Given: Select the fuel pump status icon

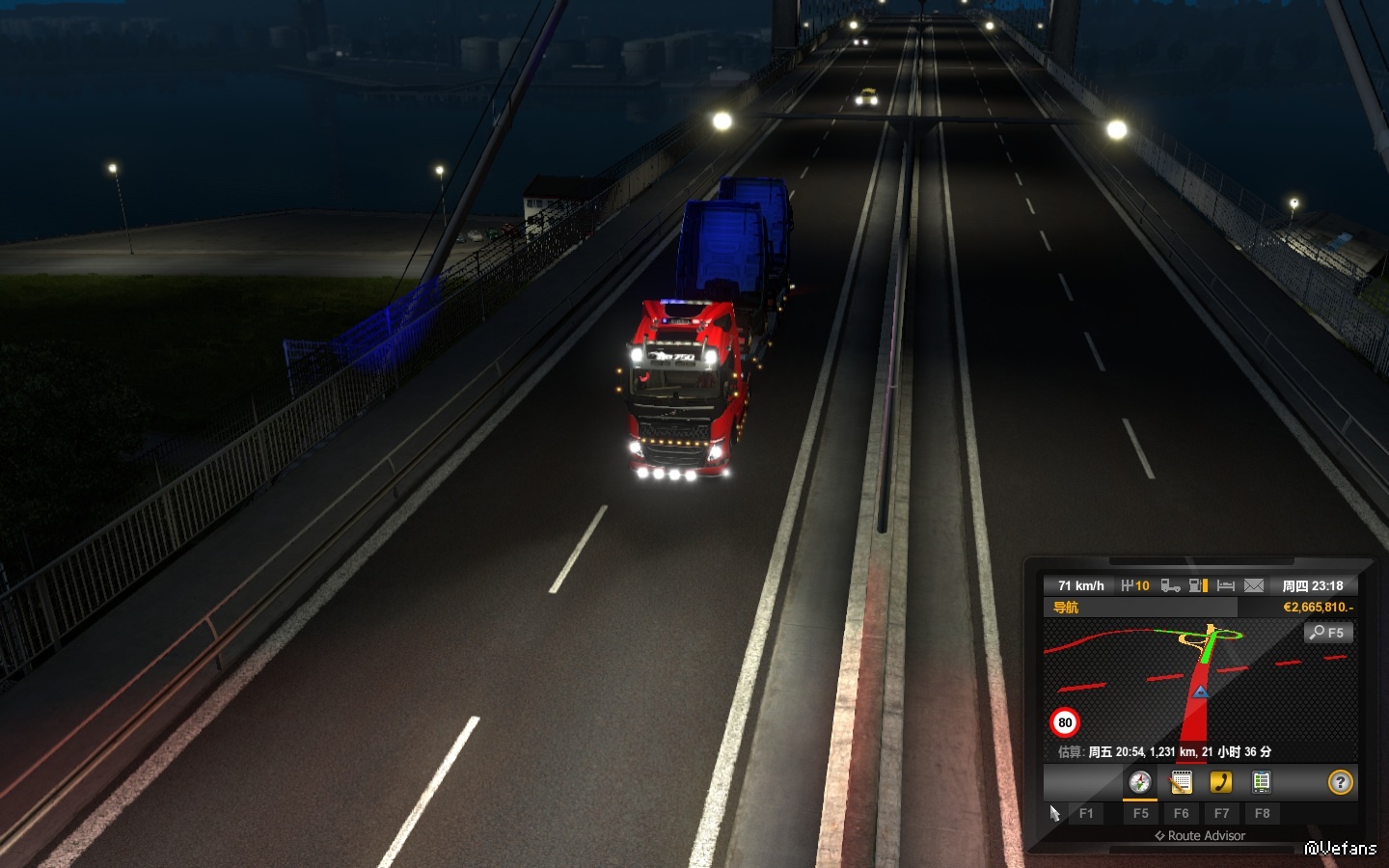Looking at the screenshot, I should tap(1198, 585).
